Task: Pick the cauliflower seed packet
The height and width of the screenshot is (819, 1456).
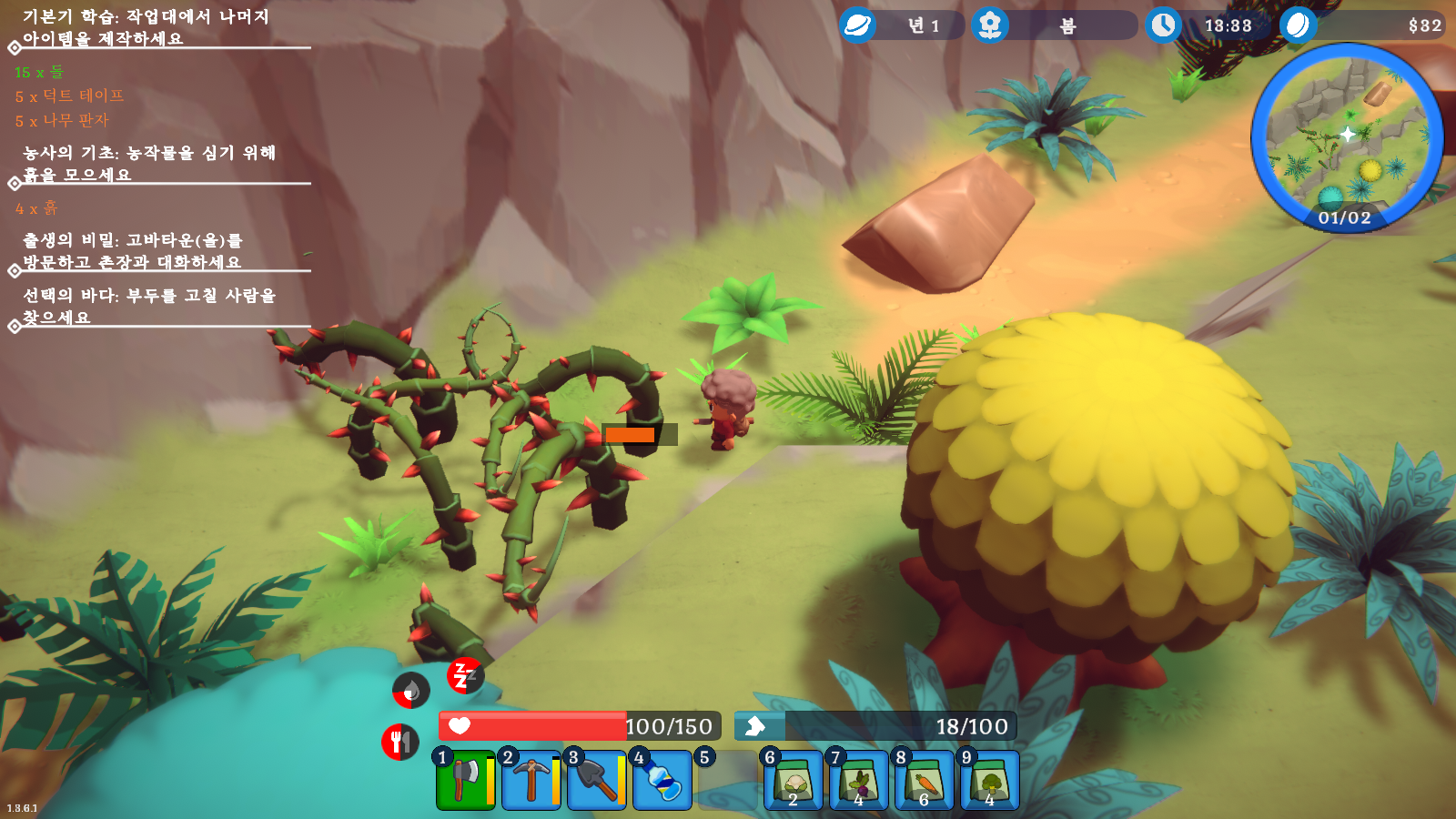Action: click(793, 780)
